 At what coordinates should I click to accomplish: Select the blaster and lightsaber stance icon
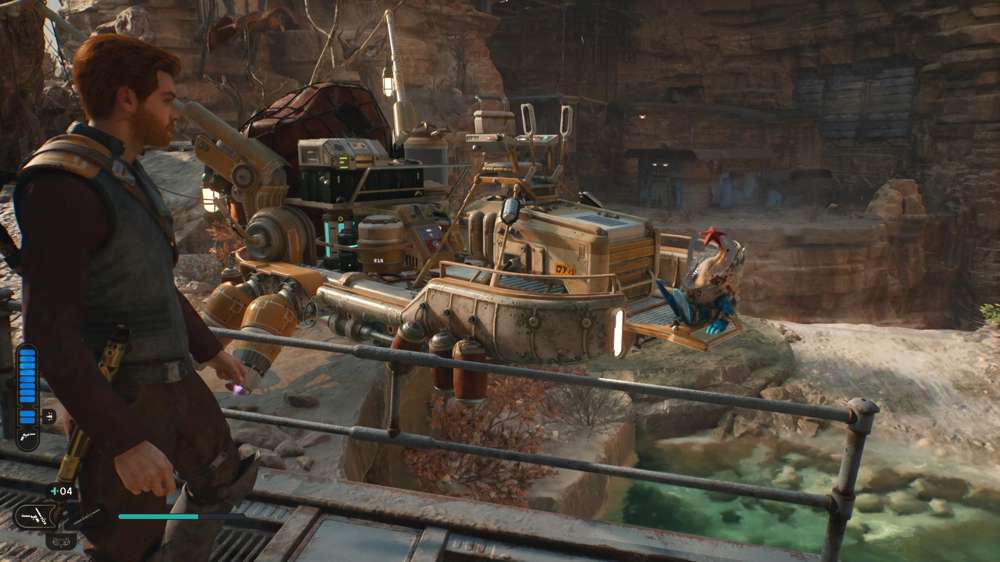34,516
